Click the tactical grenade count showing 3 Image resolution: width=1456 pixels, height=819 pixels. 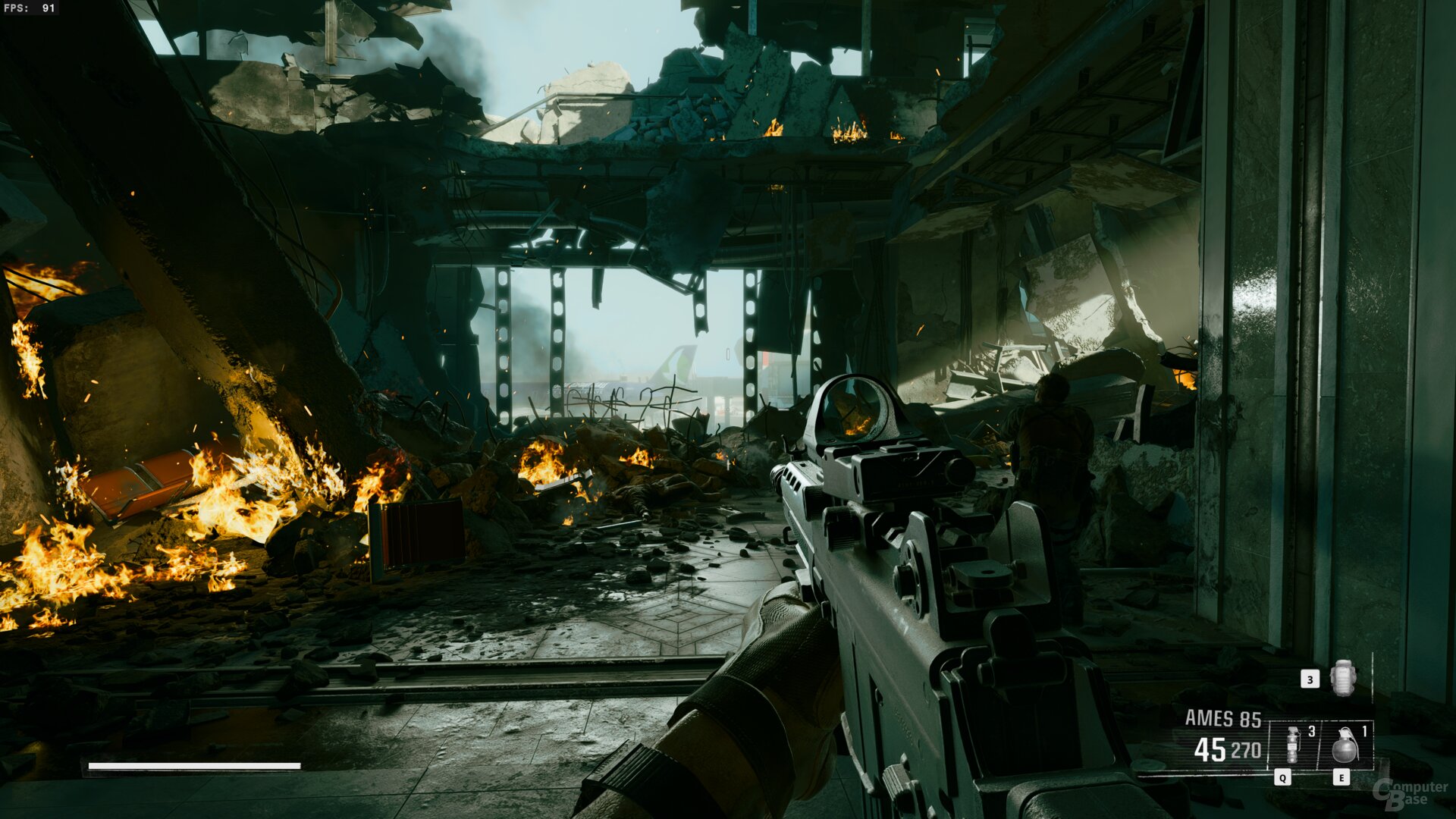(1311, 732)
